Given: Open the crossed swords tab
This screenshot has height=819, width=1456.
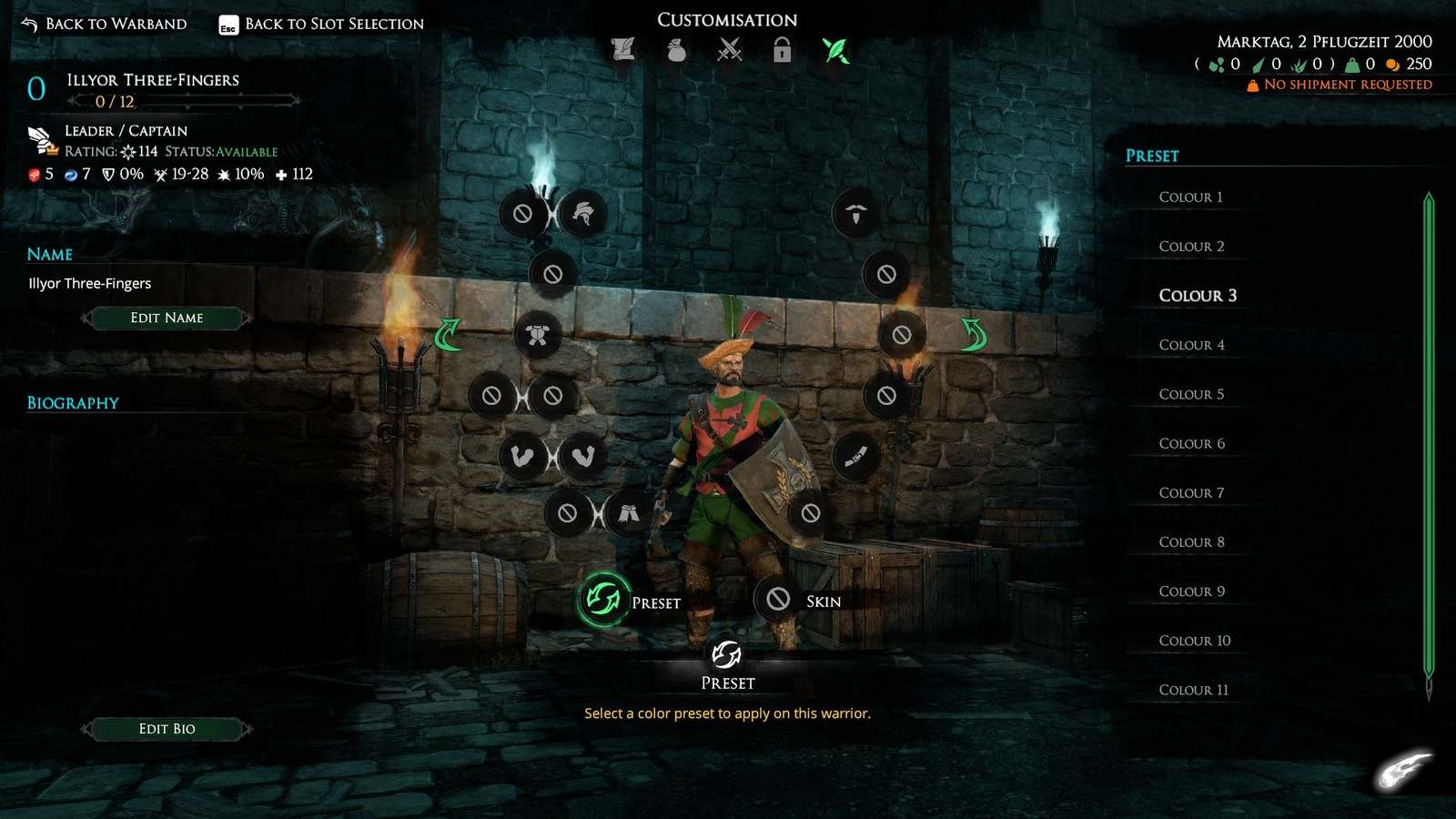Looking at the screenshot, I should 730,50.
